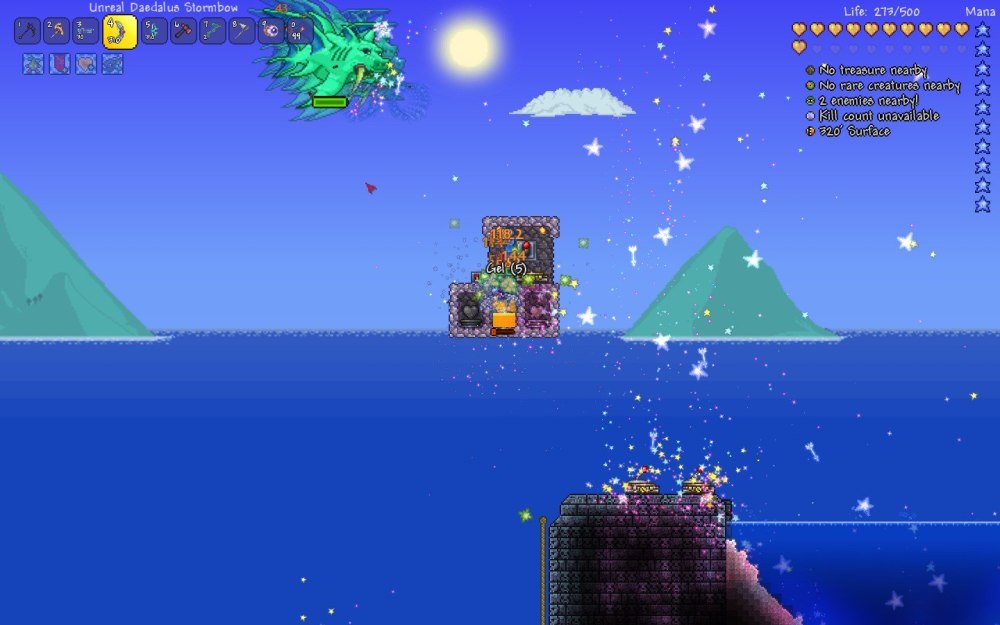The height and width of the screenshot is (625, 1000).
Task: Select the teal rod in hotbar slot 7
Action: (x=213, y=31)
